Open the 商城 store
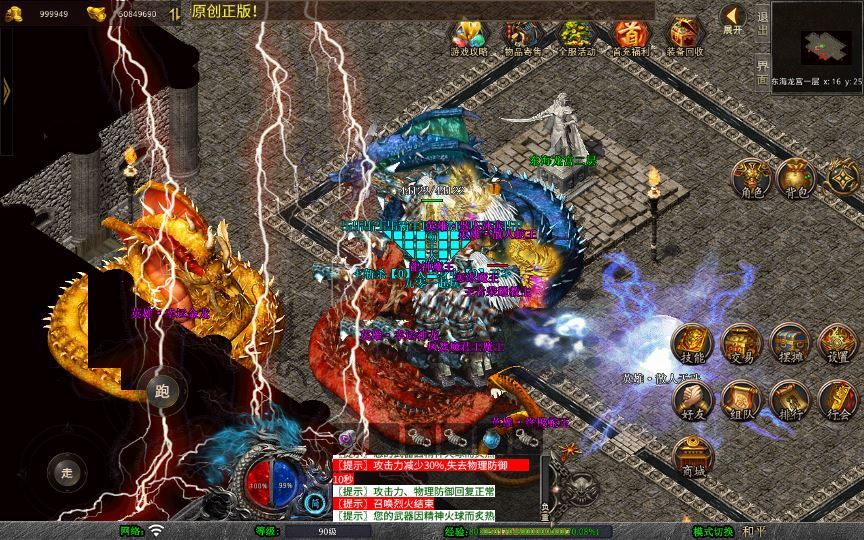The image size is (864, 540). pyautogui.click(x=692, y=456)
